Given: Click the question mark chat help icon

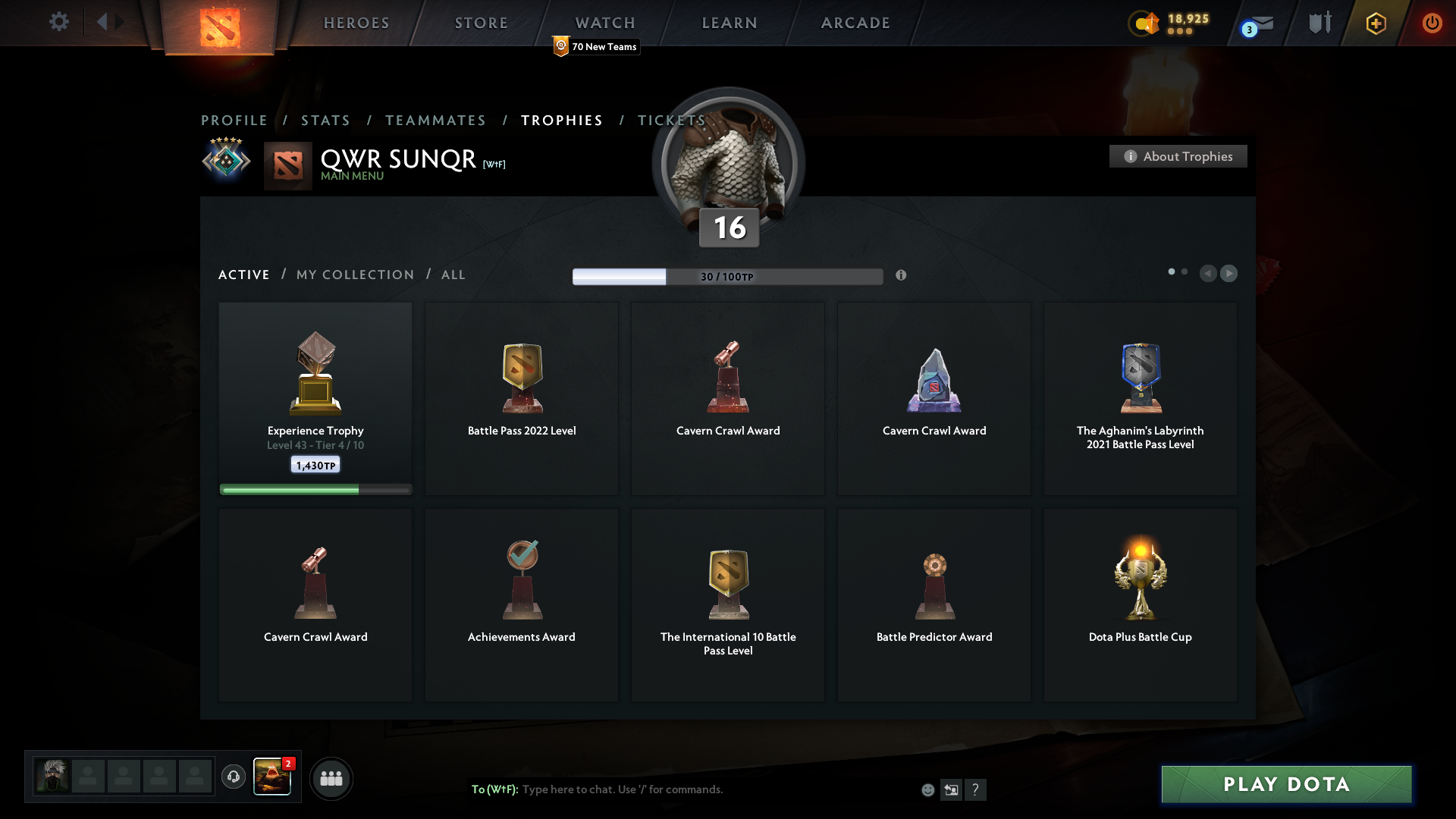Looking at the screenshot, I should click(x=977, y=789).
